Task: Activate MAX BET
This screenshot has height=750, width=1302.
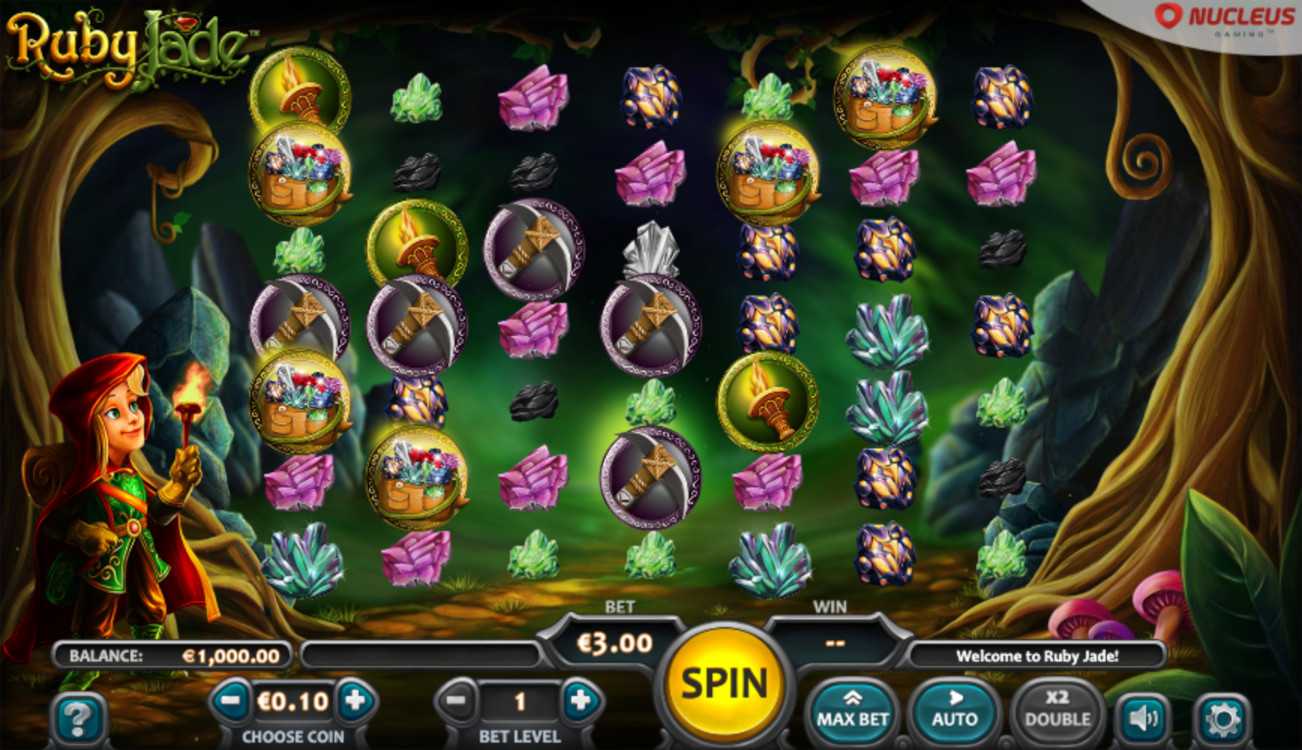Action: tap(852, 709)
